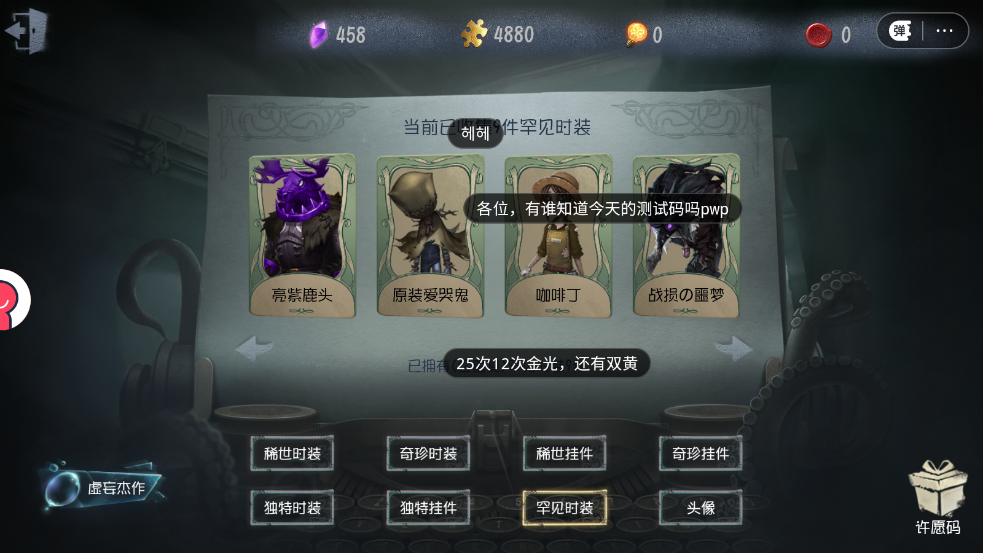Viewport: 983px width, 553px height.
Task: View the 战损の噩梦 costume card
Action: 686,236
